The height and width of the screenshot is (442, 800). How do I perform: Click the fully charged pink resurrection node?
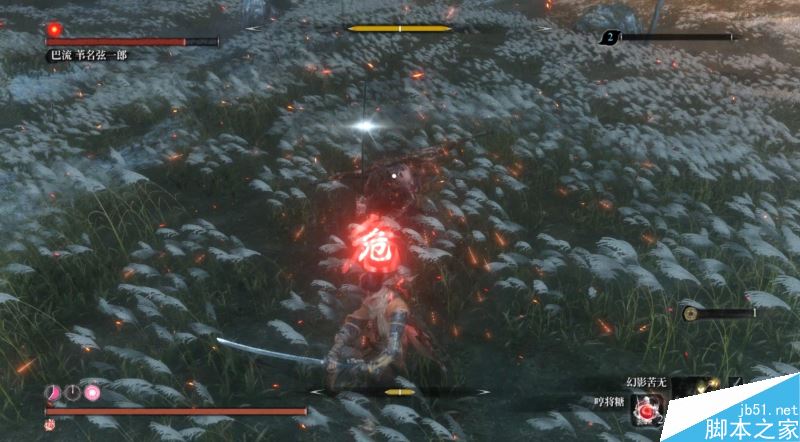(92, 392)
